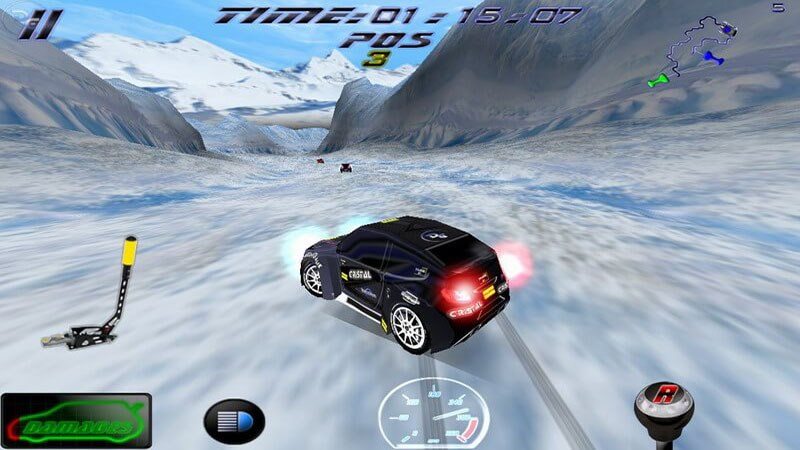Tap the green Damages car indicator
Image resolution: width=800 pixels, height=450 pixels.
coord(77,420)
